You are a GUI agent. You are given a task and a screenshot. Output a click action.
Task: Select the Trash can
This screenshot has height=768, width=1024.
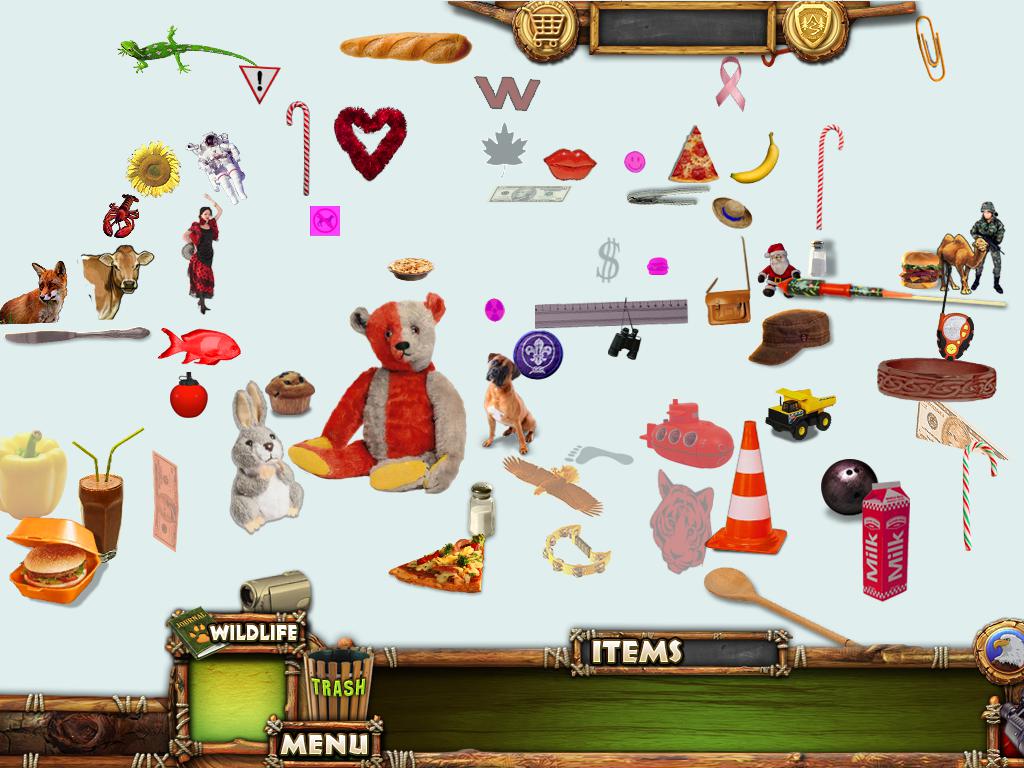pyautogui.click(x=337, y=685)
